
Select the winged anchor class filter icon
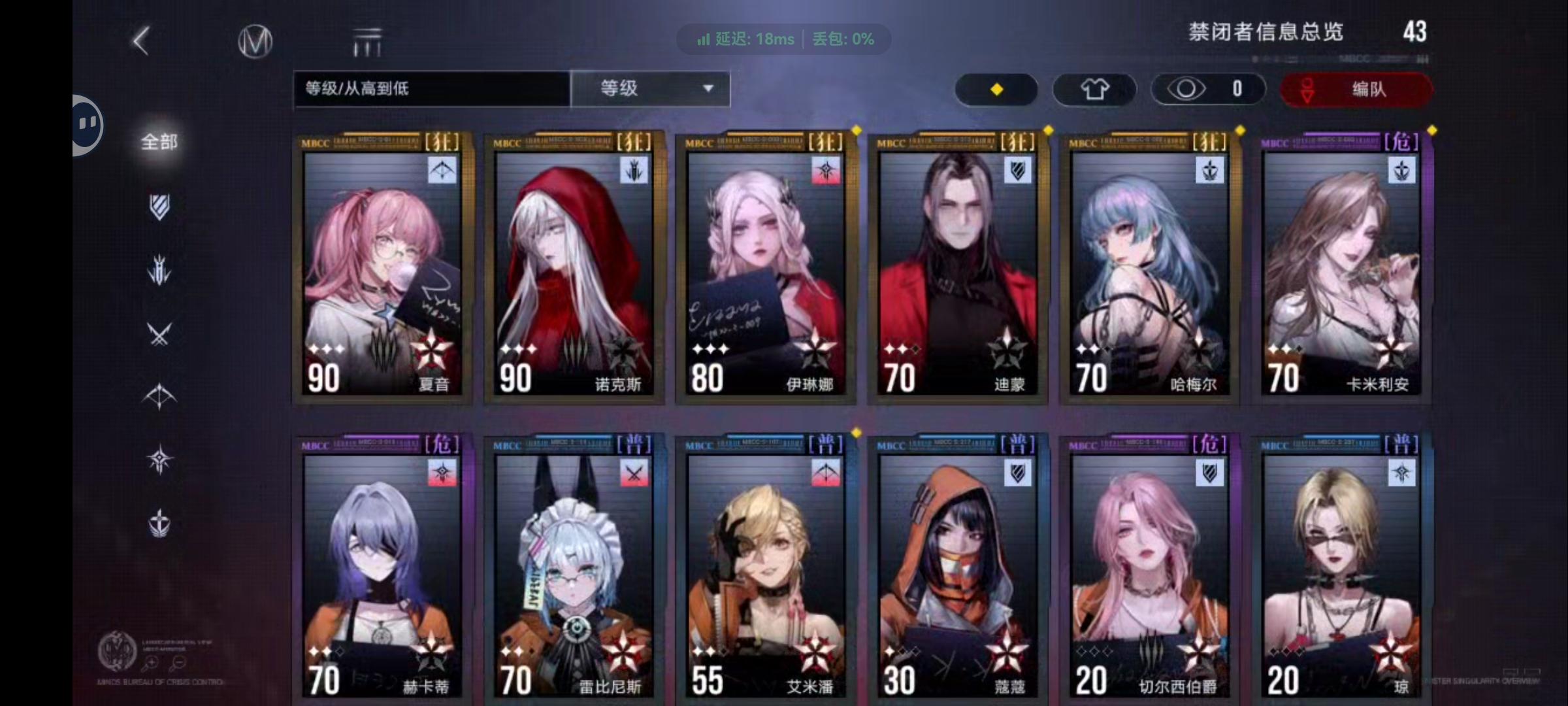pyautogui.click(x=159, y=523)
